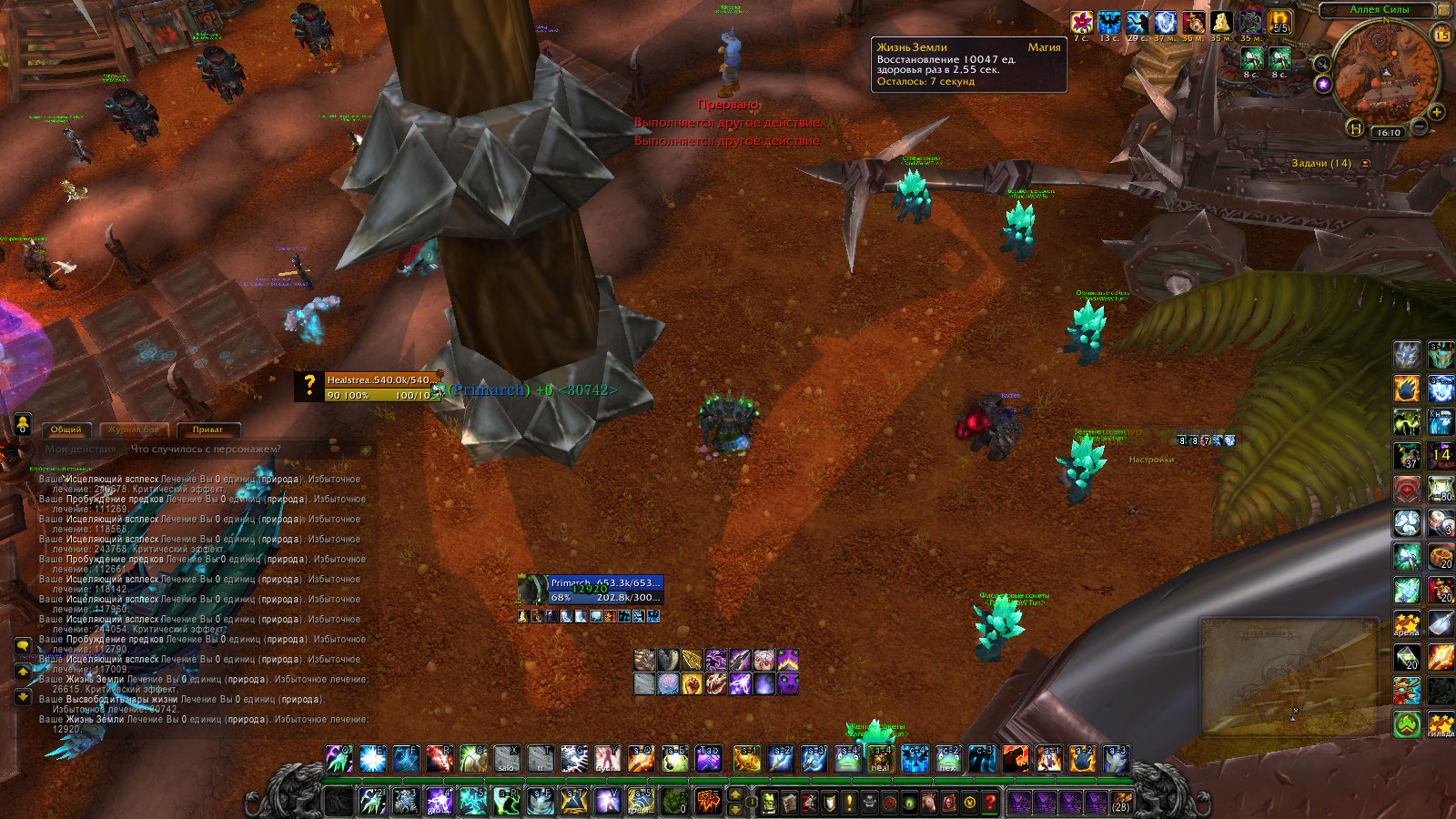Zoom out the minimap with minus button

1420,125
